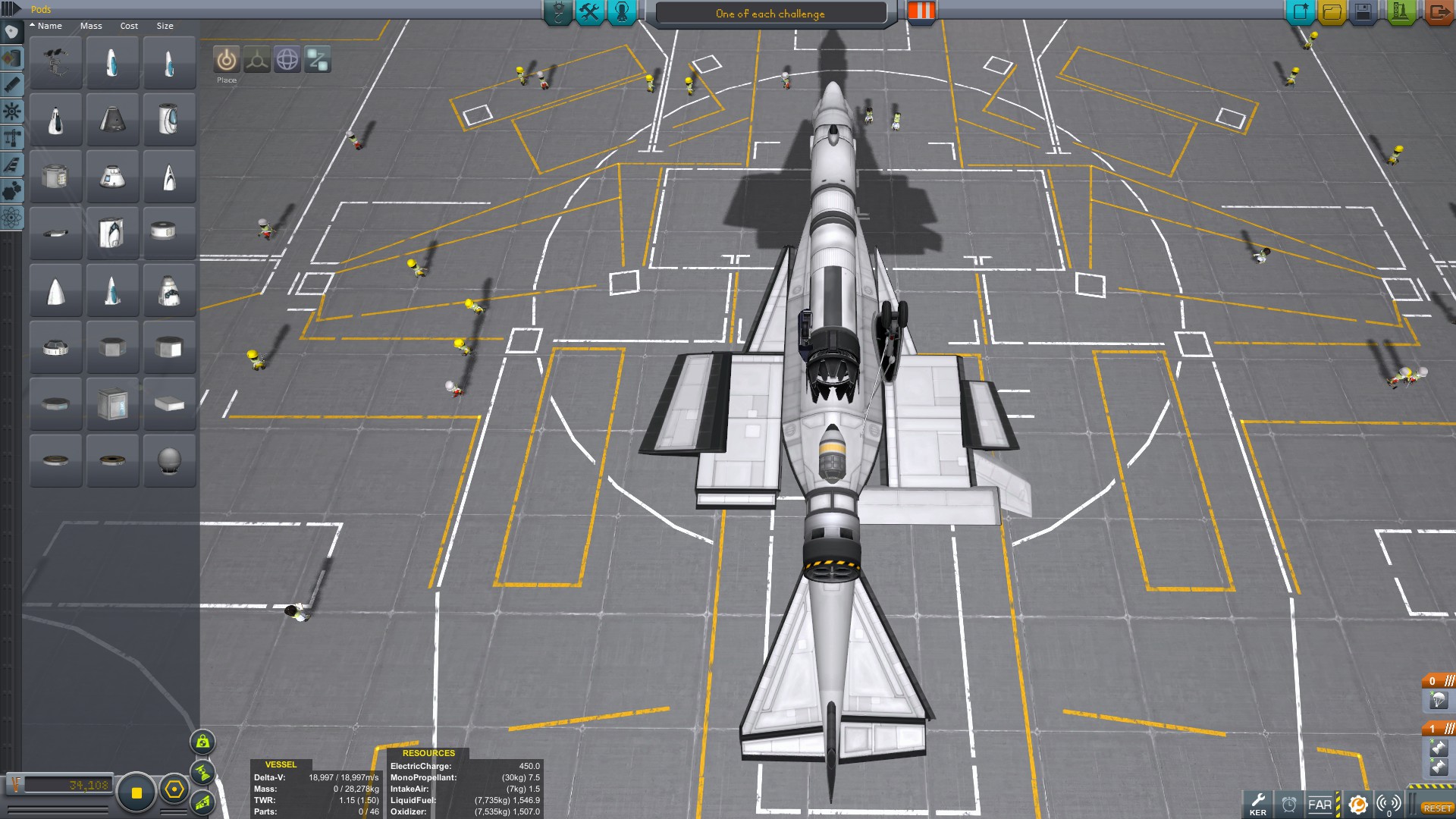Launch the craft with the green button
Screen dimensions: 1456x819
point(1400,12)
